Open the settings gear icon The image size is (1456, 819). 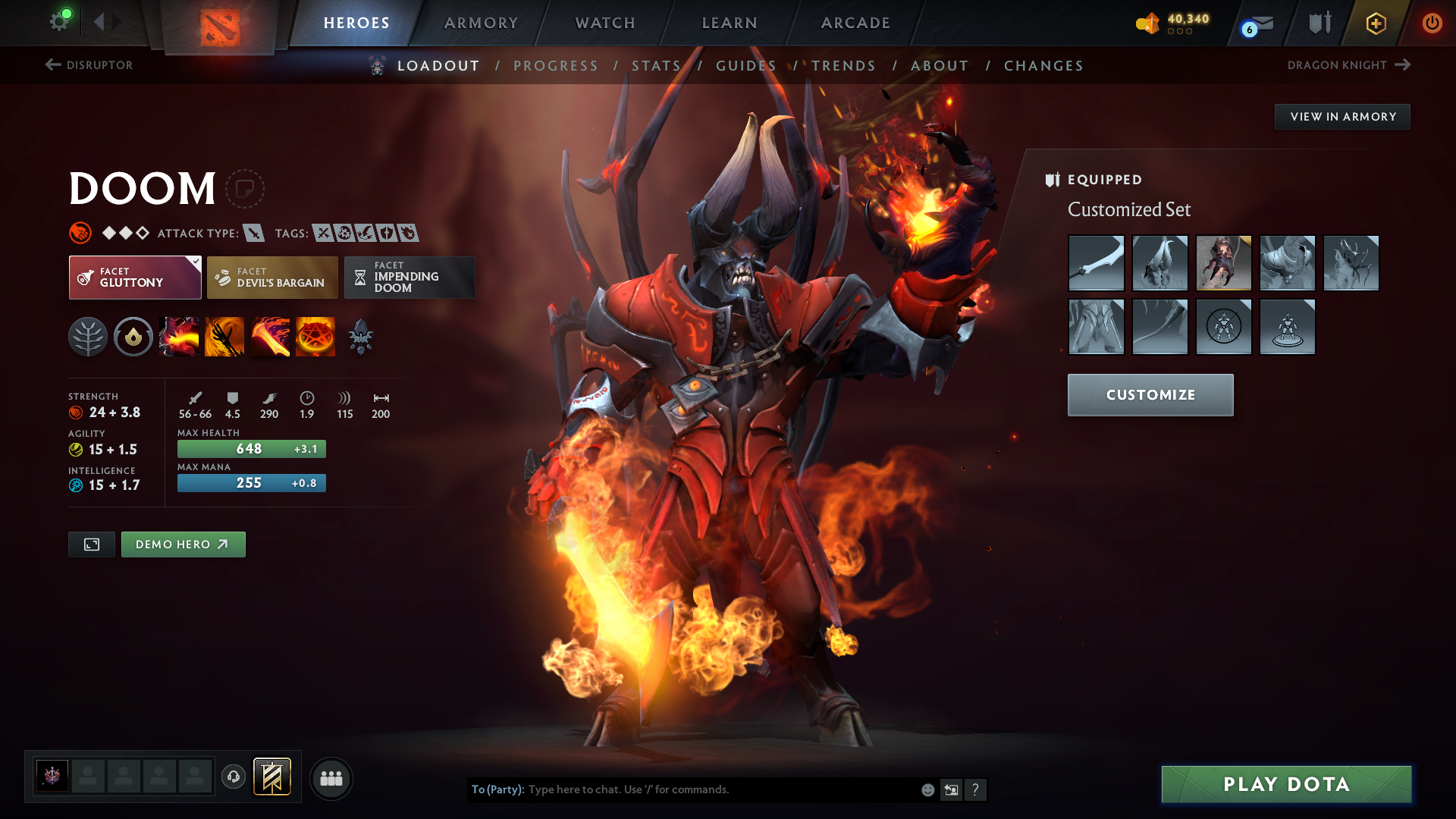pos(58,21)
